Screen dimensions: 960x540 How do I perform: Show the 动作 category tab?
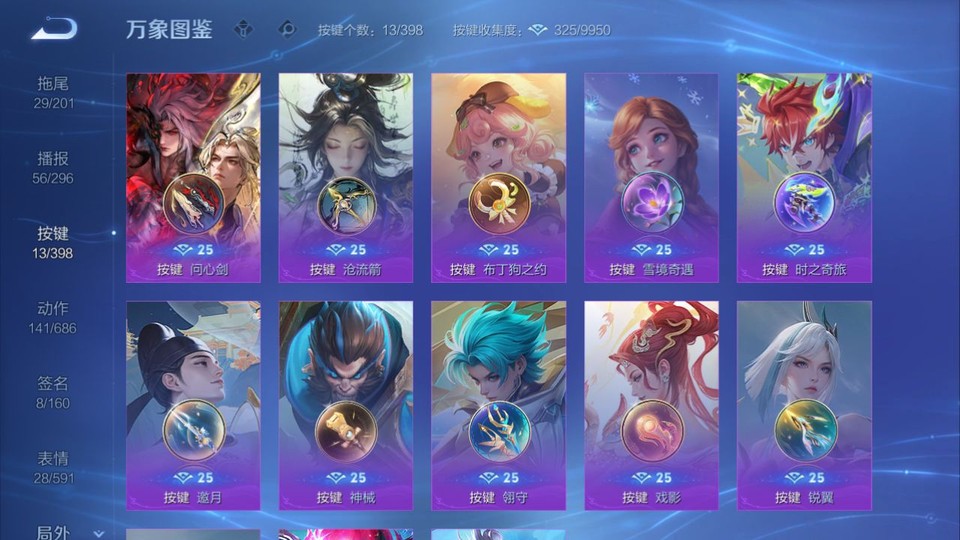click(x=54, y=318)
